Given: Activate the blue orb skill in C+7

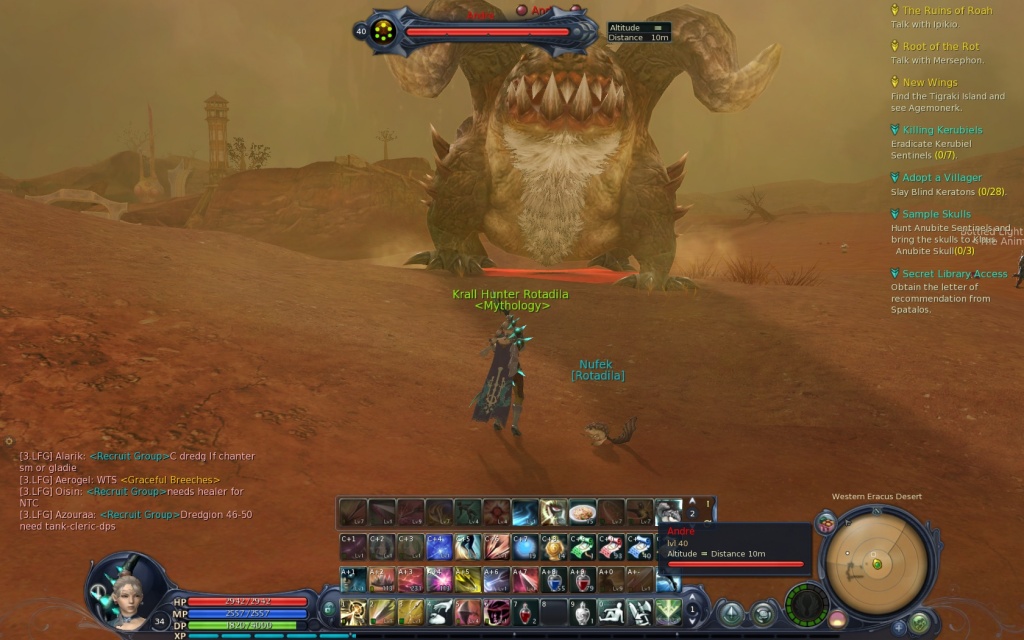Looking at the screenshot, I should point(525,547).
